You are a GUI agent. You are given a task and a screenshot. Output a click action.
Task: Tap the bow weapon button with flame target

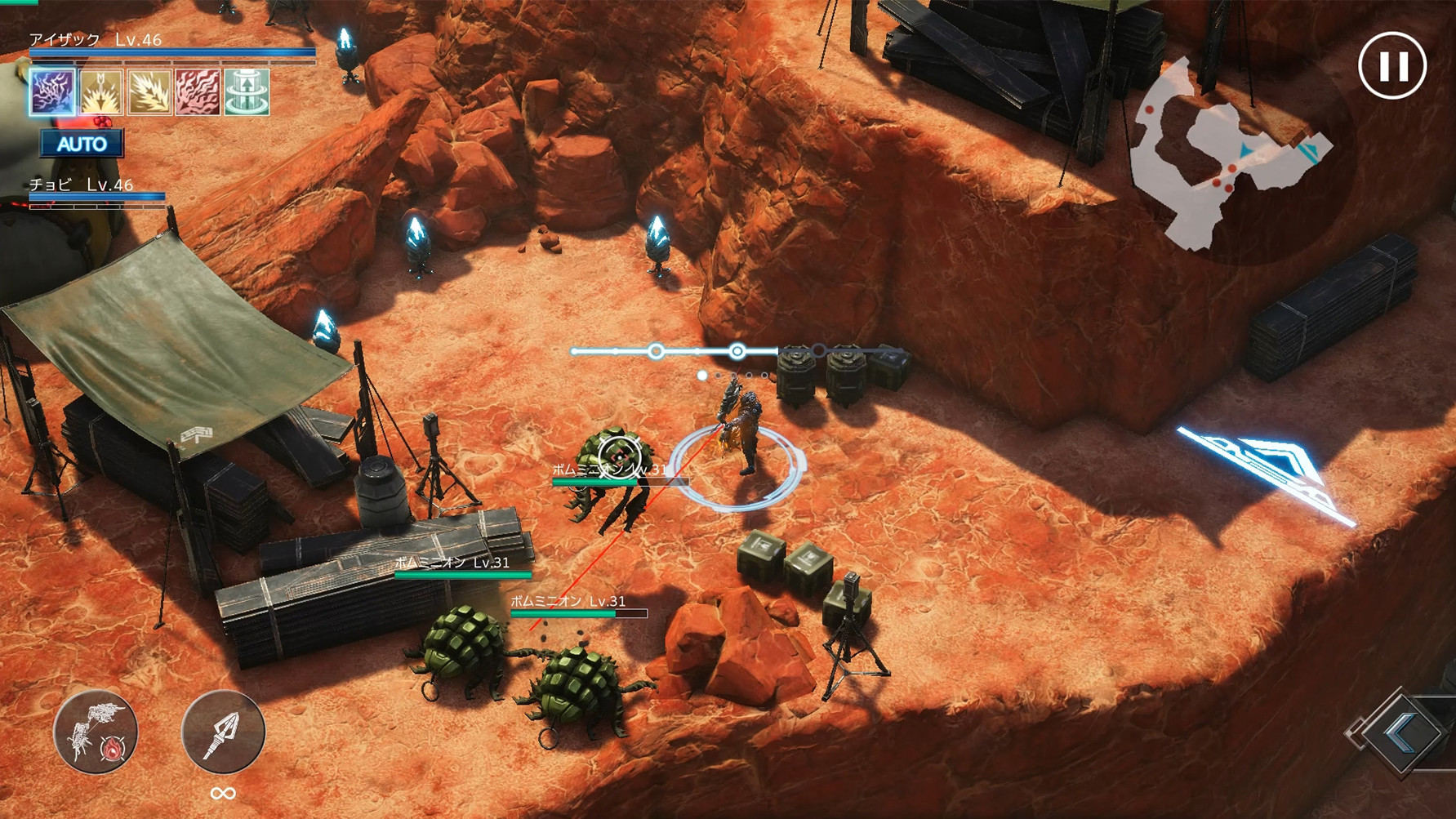click(x=96, y=732)
